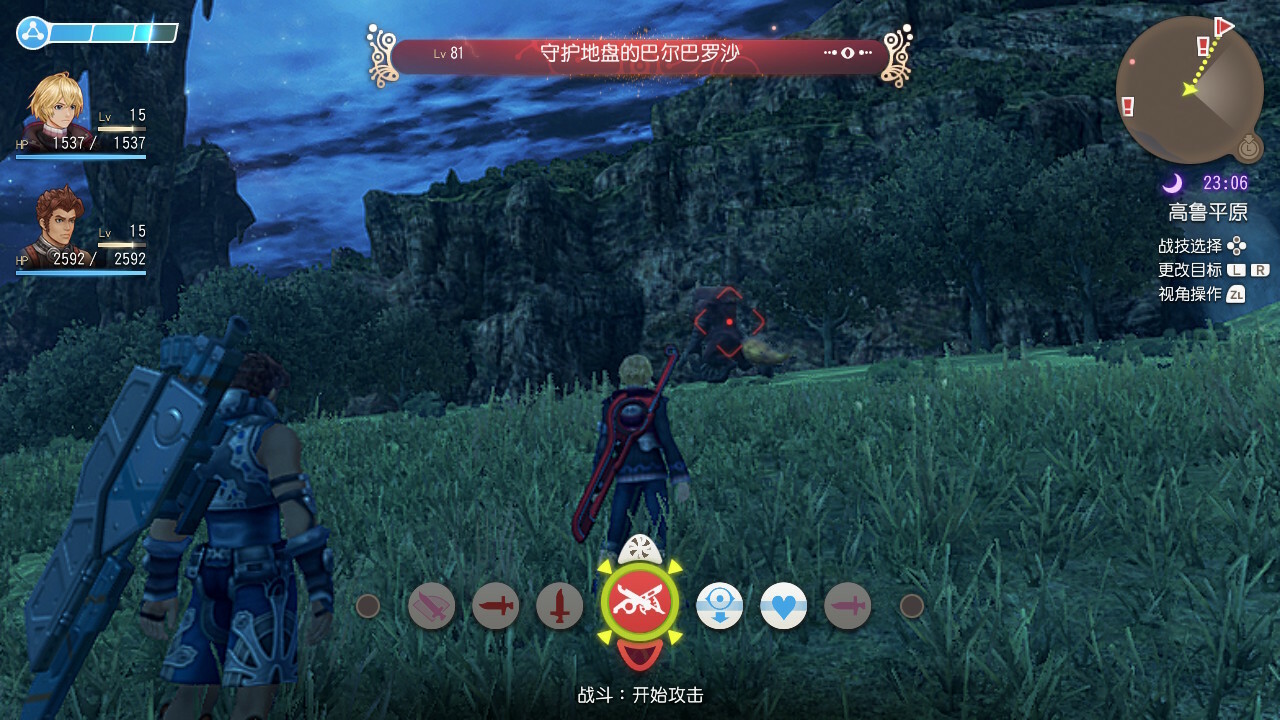1280x720 pixels.
Task: Select the white fan-shaped icon above attack
Action: 640,548
